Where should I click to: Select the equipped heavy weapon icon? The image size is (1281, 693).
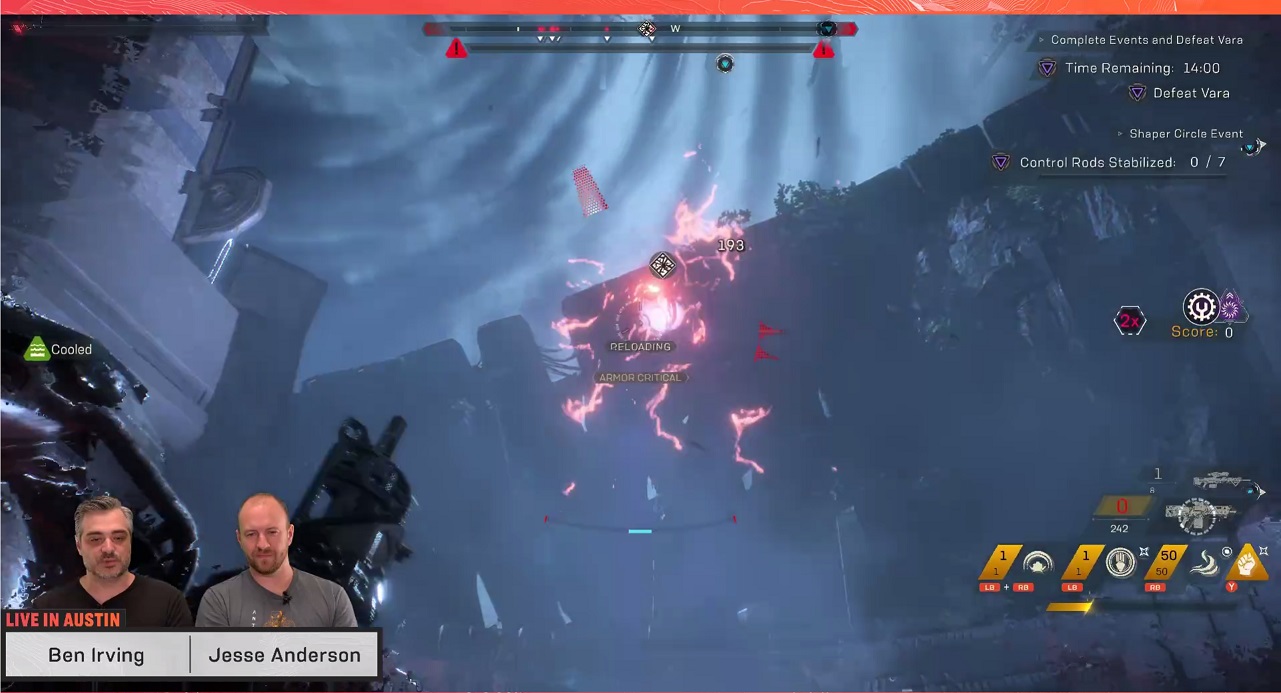1203,515
